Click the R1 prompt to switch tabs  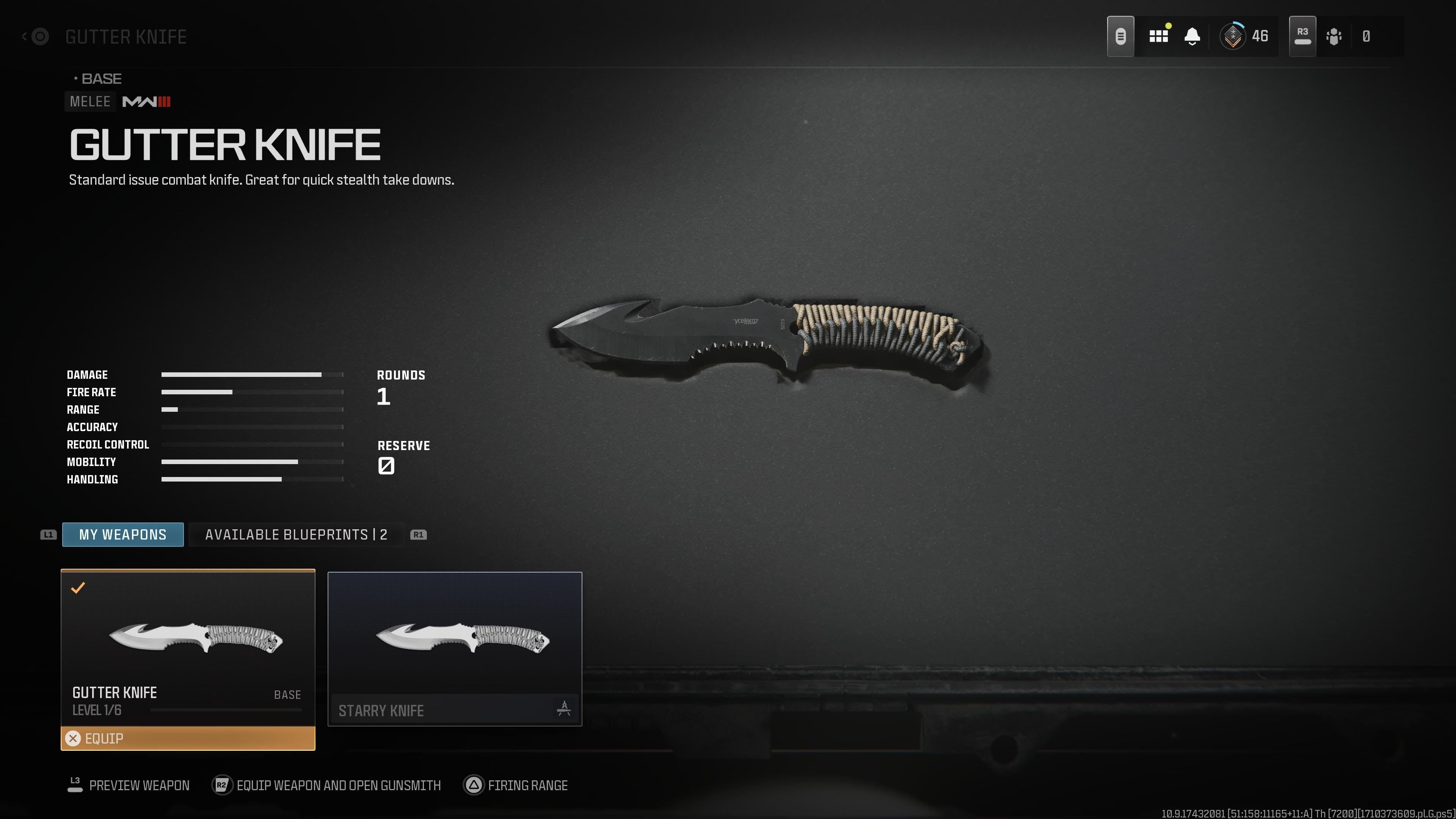419,534
